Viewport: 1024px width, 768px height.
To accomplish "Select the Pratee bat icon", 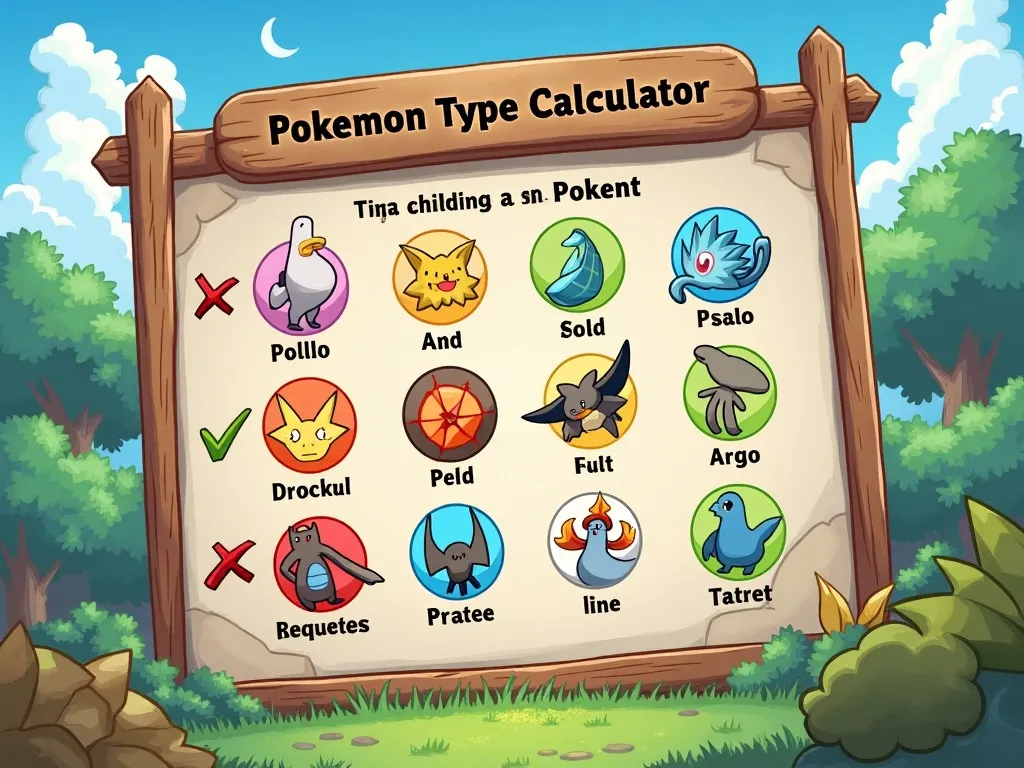I will 456,551.
